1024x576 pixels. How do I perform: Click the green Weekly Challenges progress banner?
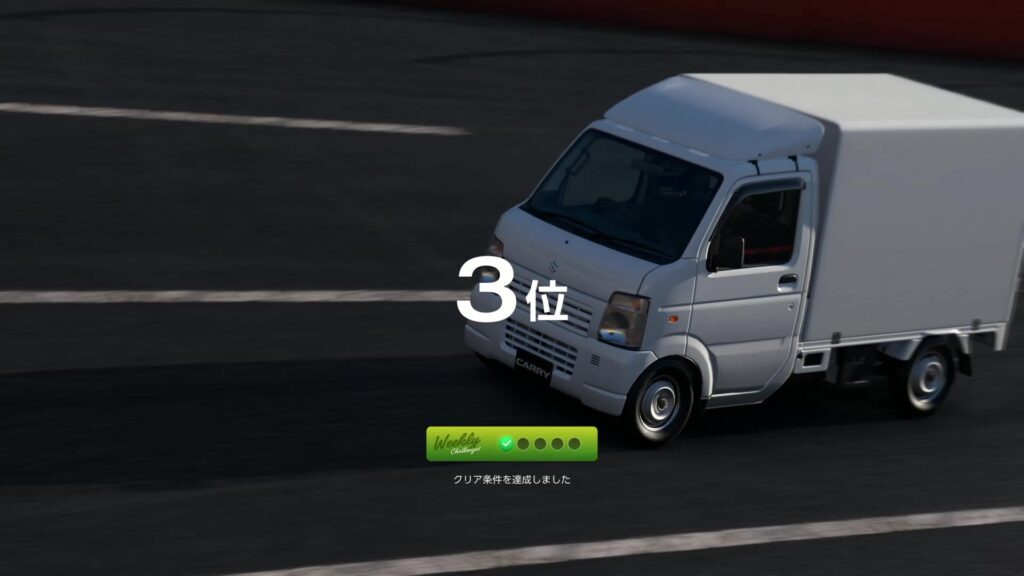pos(511,443)
